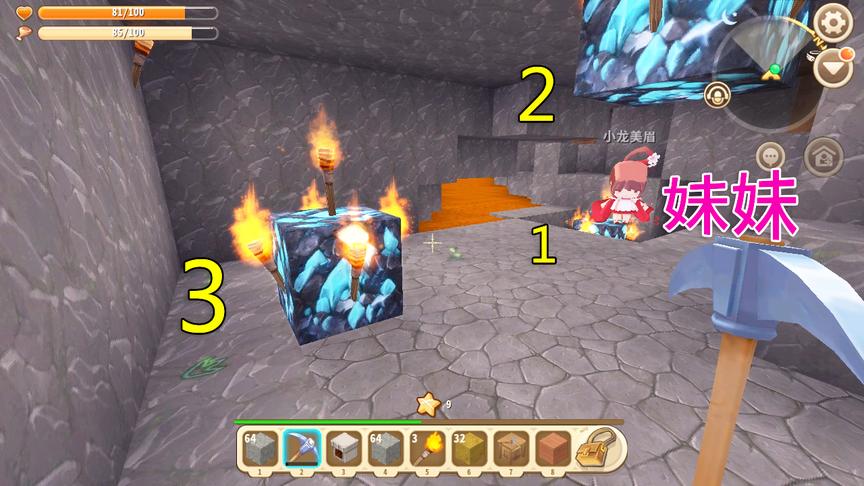Image resolution: width=864 pixels, height=486 pixels.
Task: Select the furnace in hotbar slot 3
Action: pyautogui.click(x=342, y=447)
